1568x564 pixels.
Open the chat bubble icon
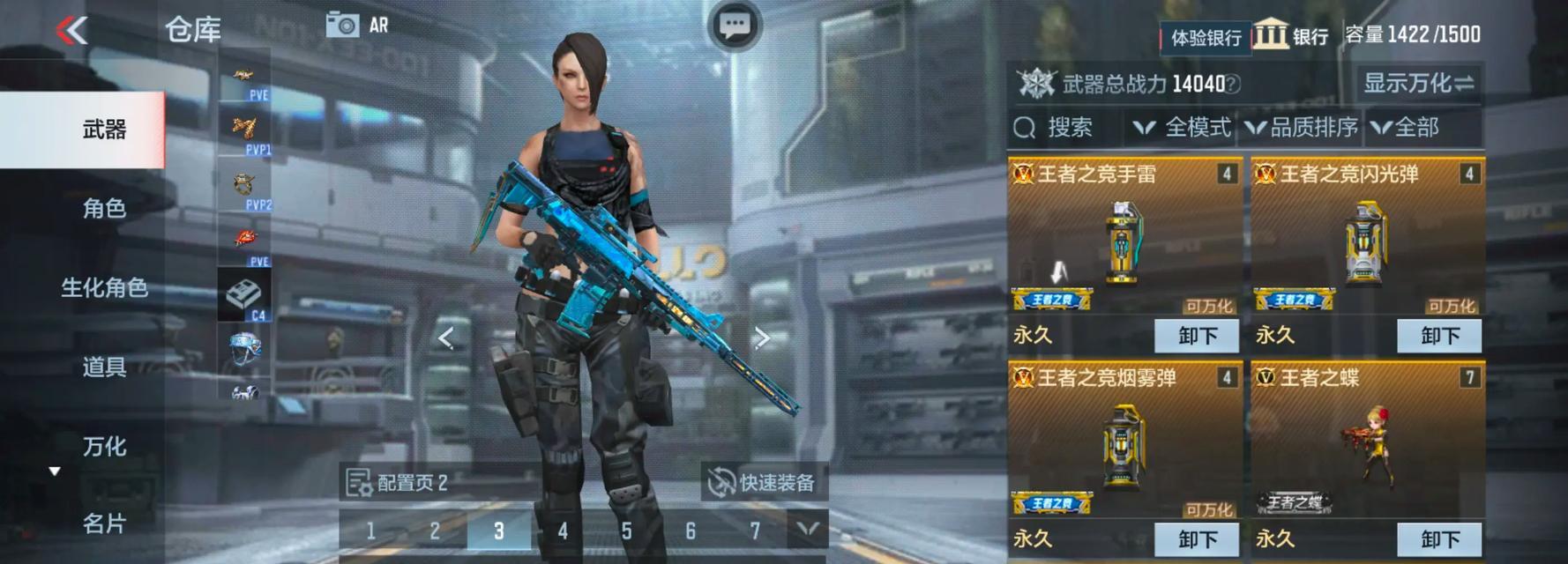tap(735, 25)
